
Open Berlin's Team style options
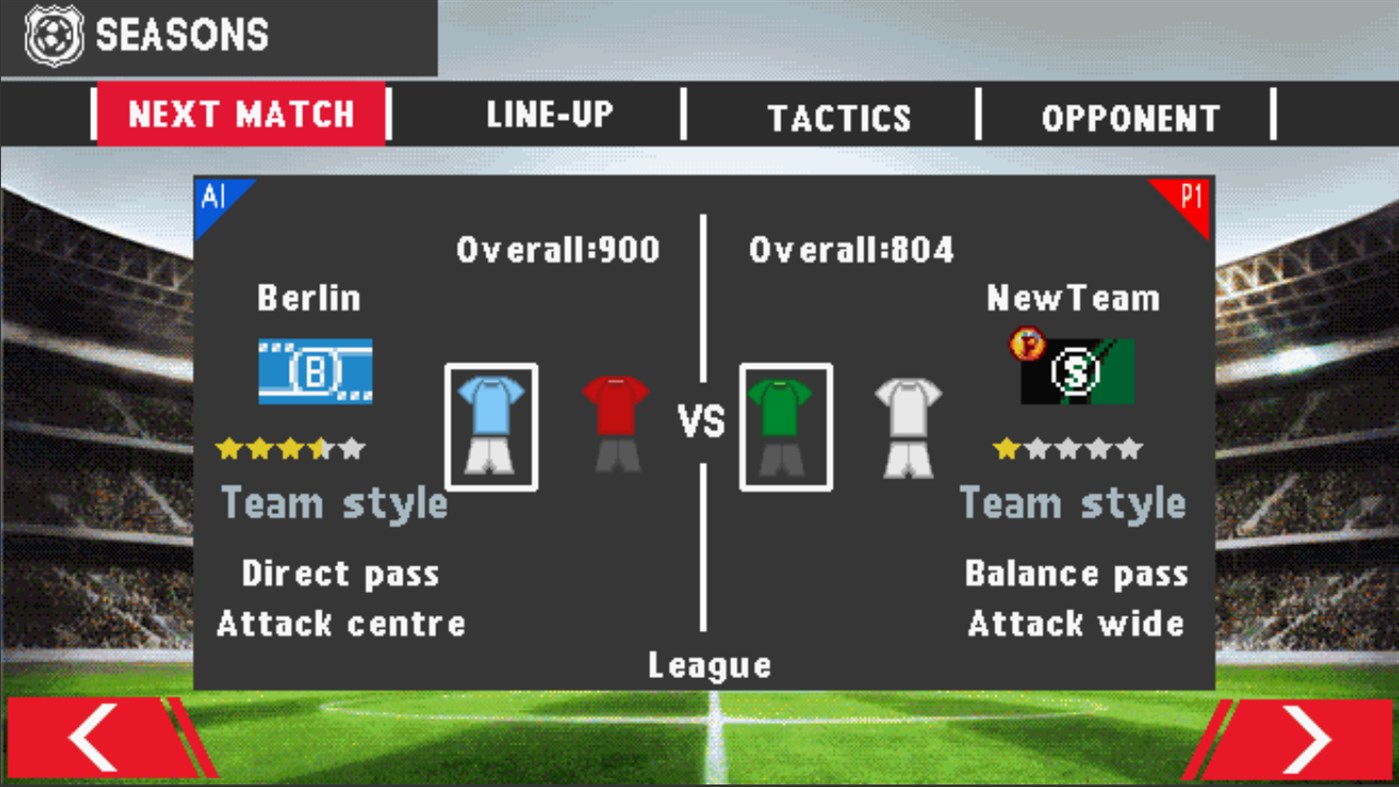[334, 503]
